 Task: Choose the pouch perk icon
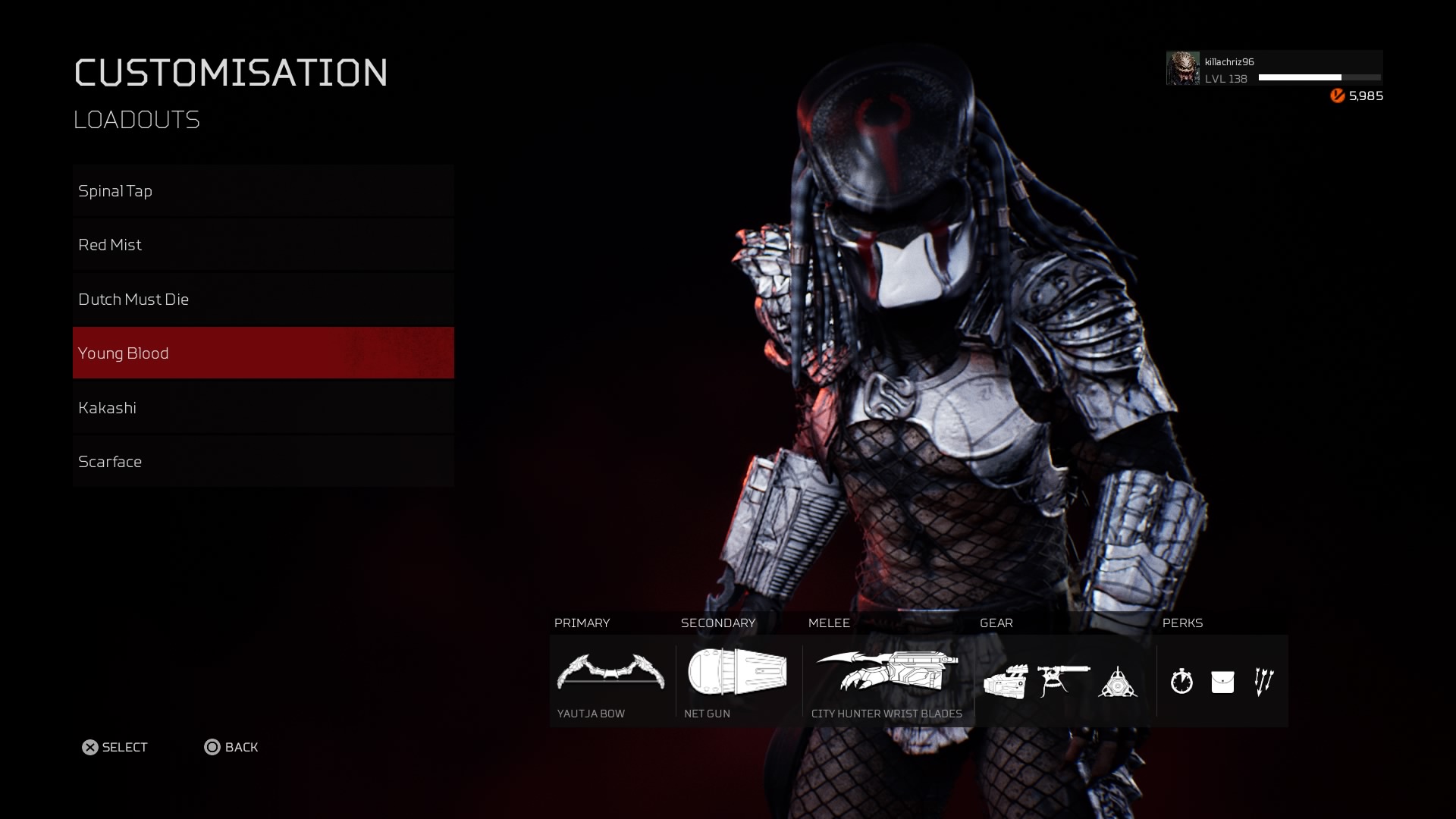point(1222,682)
